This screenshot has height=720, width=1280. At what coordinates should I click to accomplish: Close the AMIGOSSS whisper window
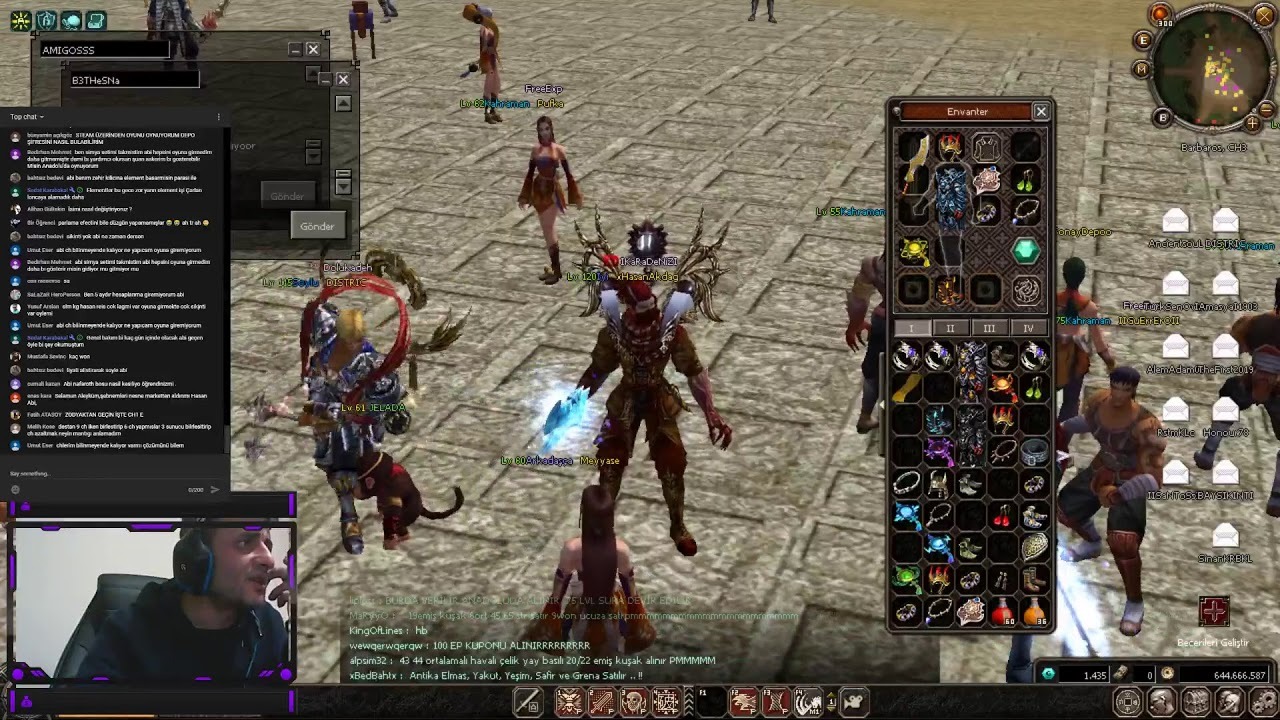click(313, 49)
